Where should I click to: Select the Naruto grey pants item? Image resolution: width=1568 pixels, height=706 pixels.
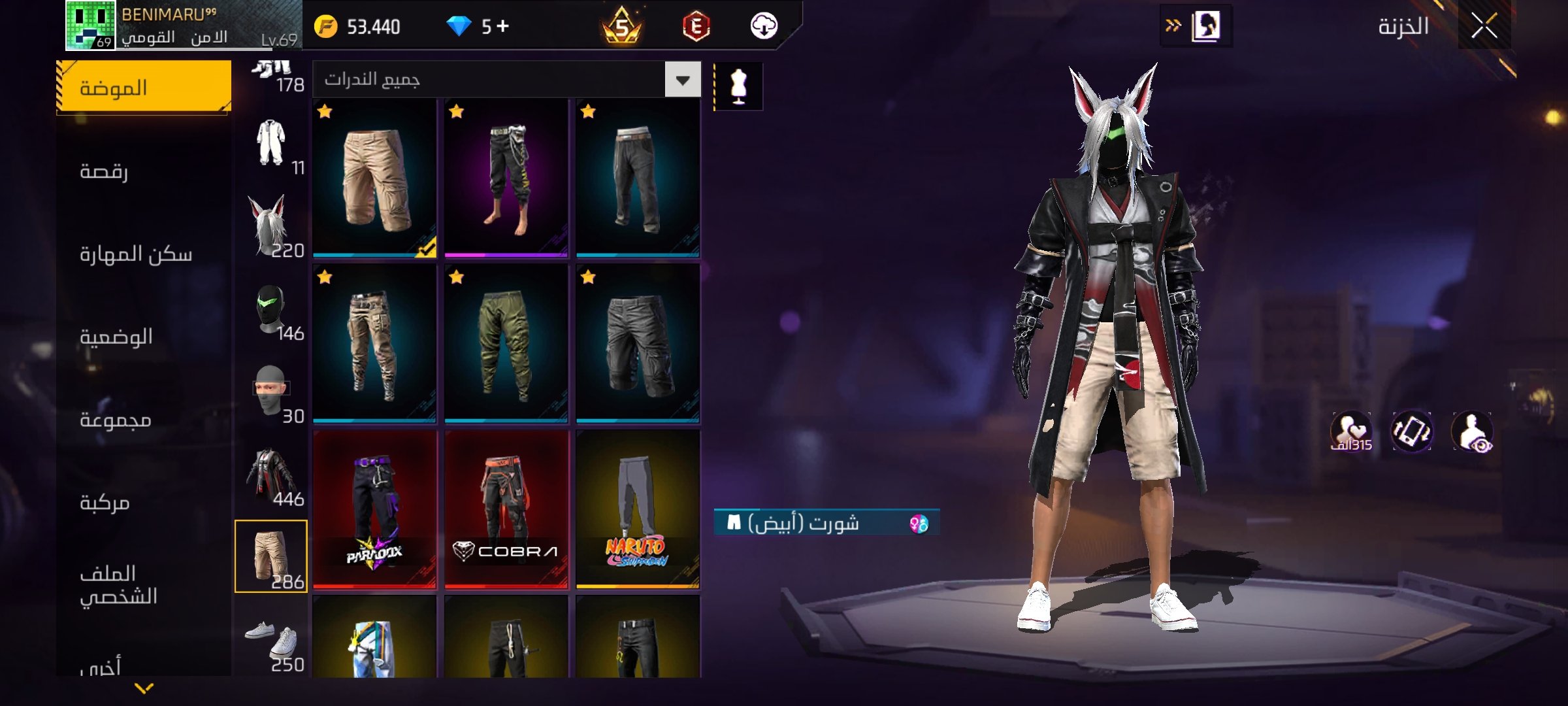pyautogui.click(x=638, y=509)
